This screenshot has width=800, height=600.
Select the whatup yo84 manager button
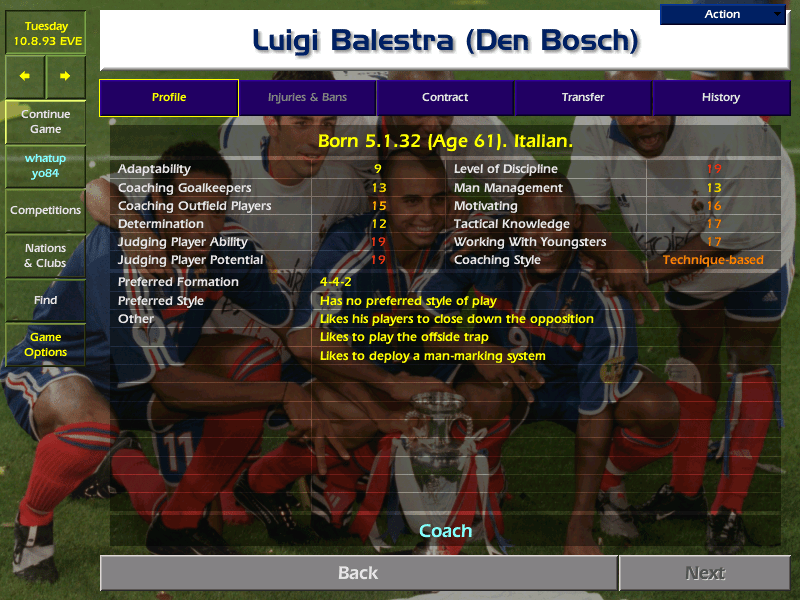click(x=45, y=166)
